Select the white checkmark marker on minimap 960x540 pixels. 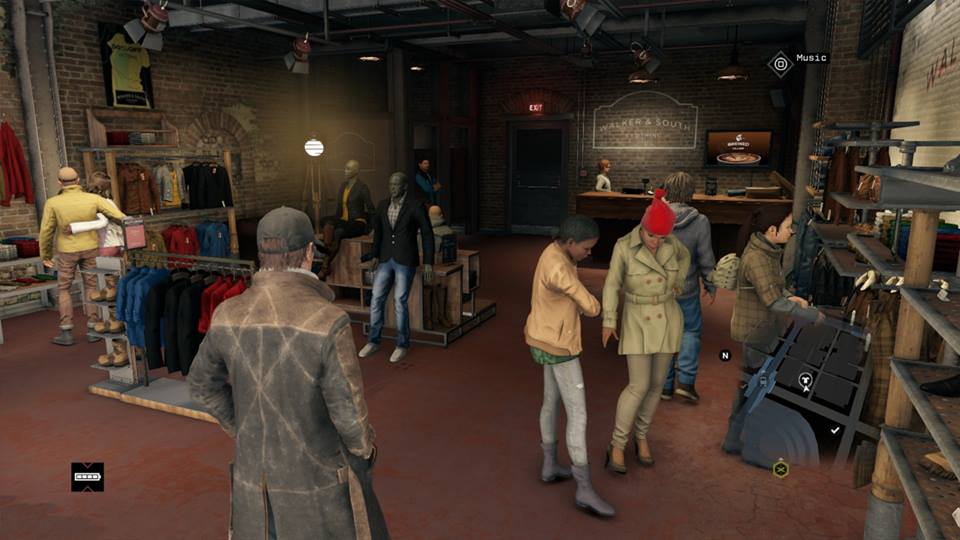pyautogui.click(x=835, y=429)
